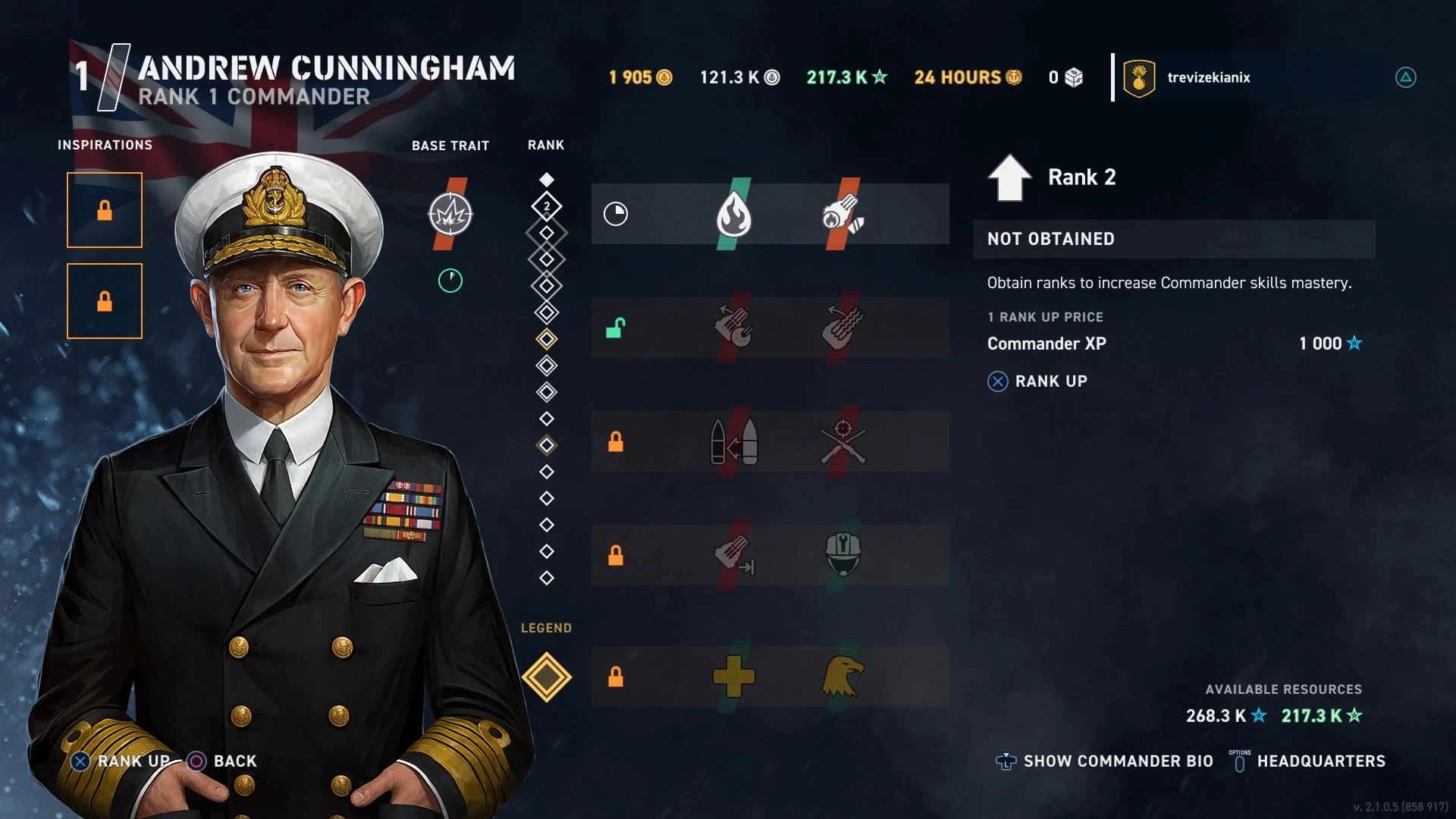
Task: Select the golden cross skill icon
Action: (733, 676)
